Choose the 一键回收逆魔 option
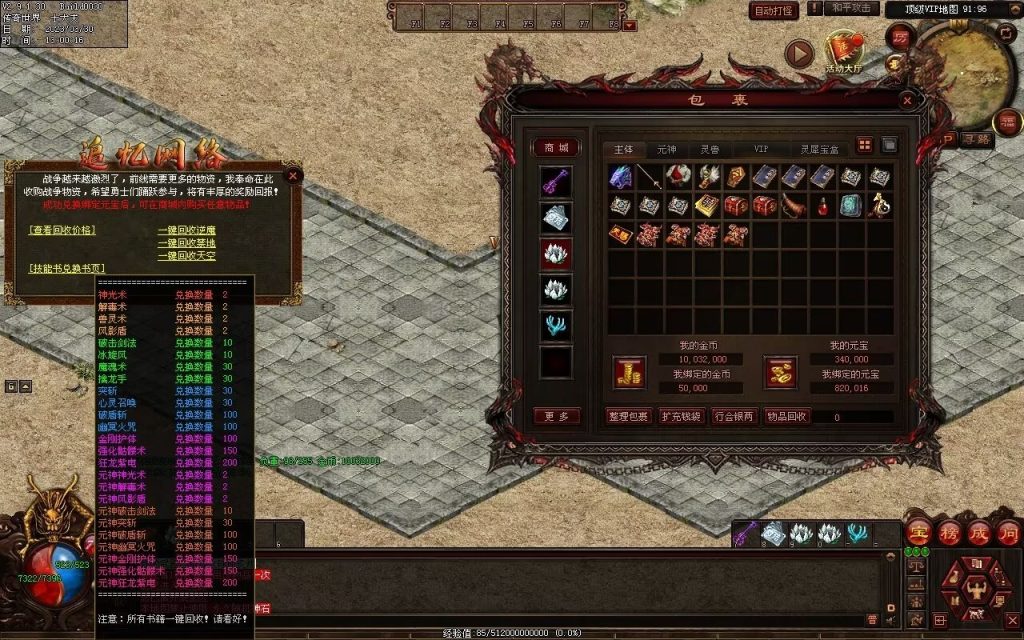This screenshot has width=1024, height=640. (x=186, y=229)
